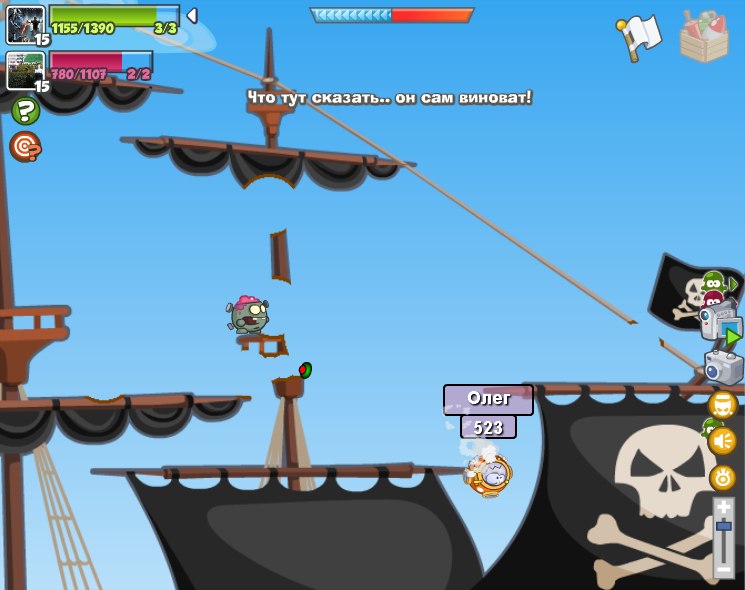Select the green team player avatar
The height and width of the screenshot is (590, 745).
[25, 24]
